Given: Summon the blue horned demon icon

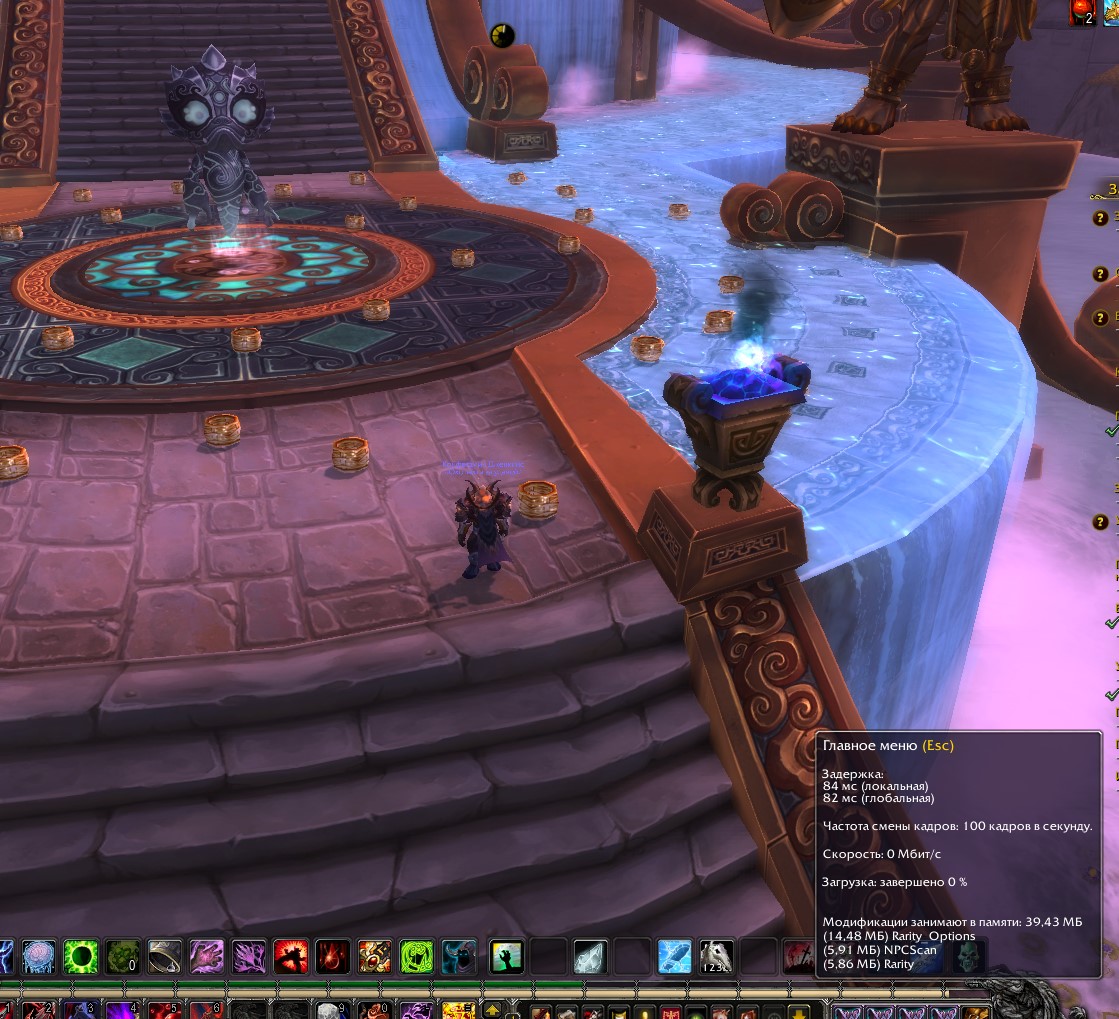Looking at the screenshot, I should [459, 957].
